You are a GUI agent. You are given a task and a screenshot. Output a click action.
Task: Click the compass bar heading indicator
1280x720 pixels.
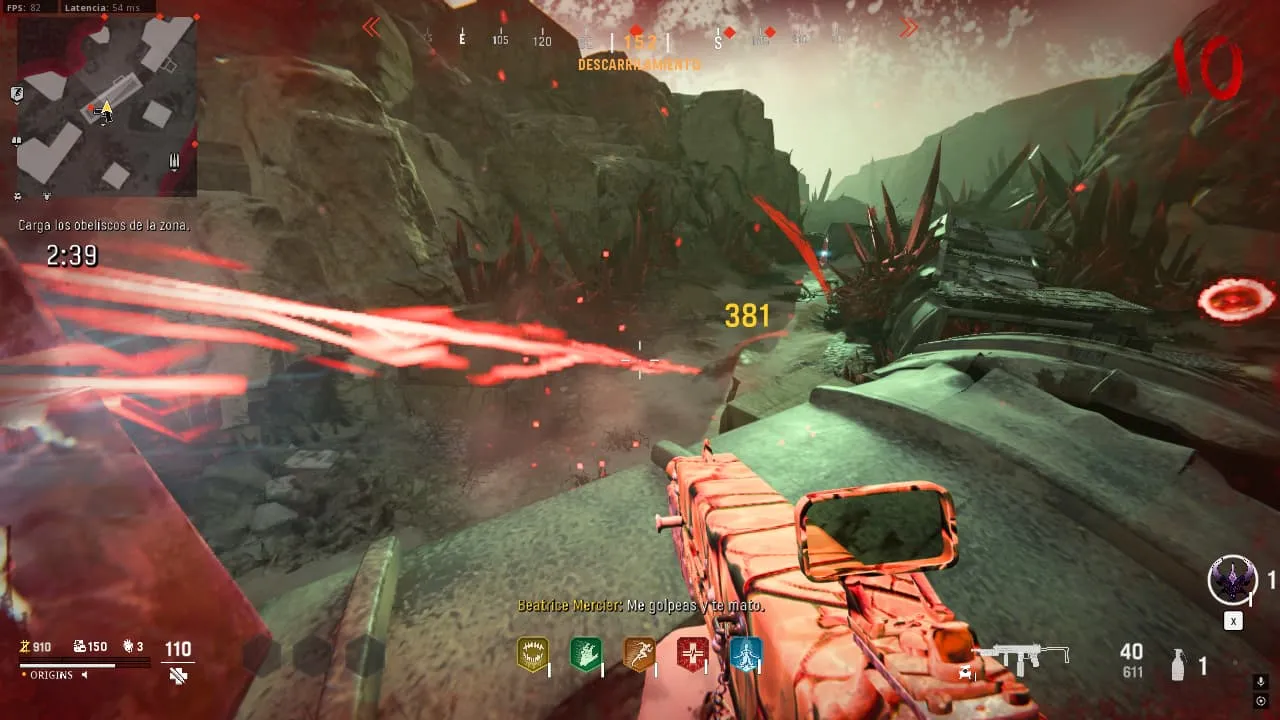point(640,41)
